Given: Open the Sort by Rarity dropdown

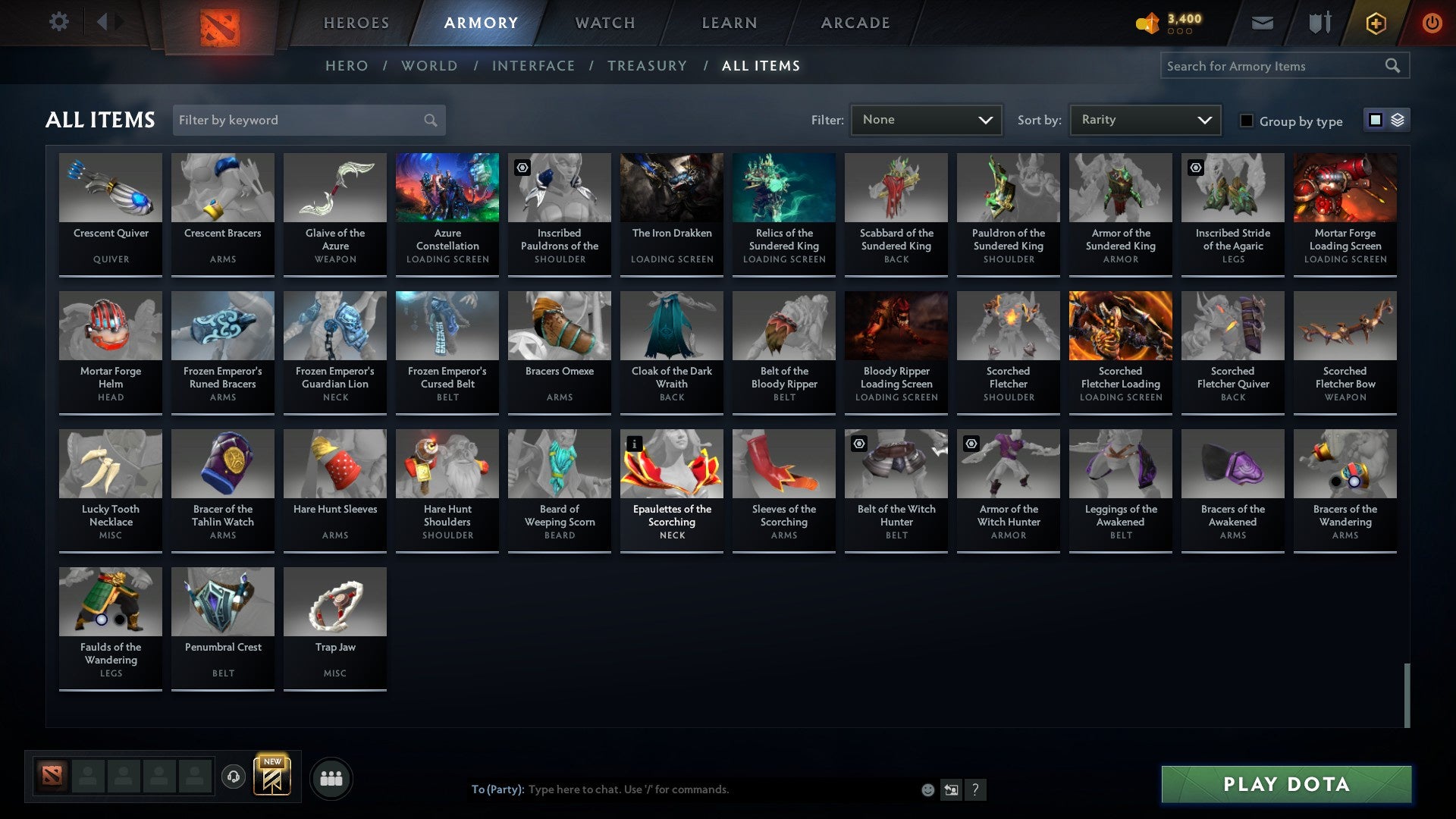Looking at the screenshot, I should (1144, 119).
